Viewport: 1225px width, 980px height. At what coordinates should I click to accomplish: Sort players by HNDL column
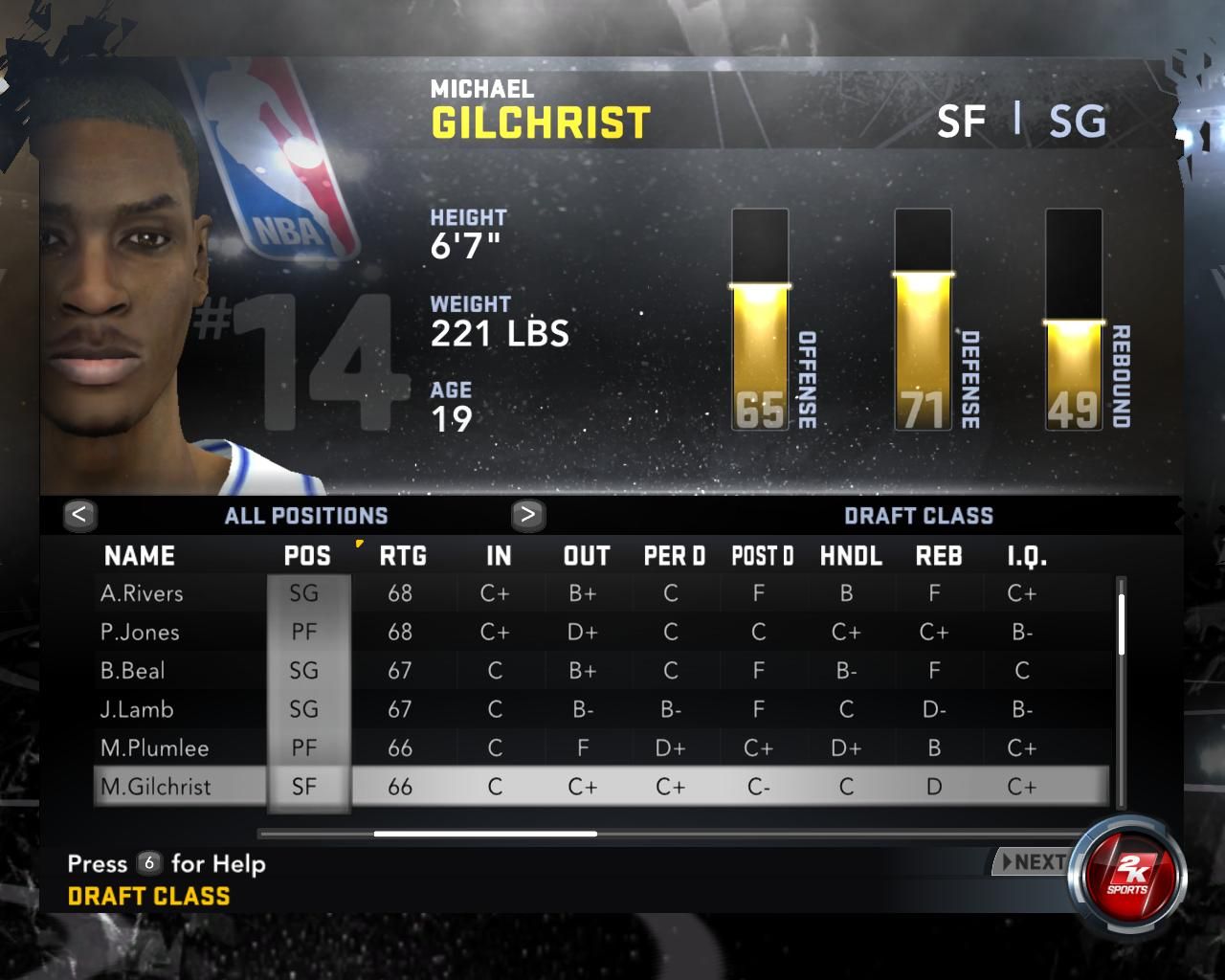tap(851, 556)
